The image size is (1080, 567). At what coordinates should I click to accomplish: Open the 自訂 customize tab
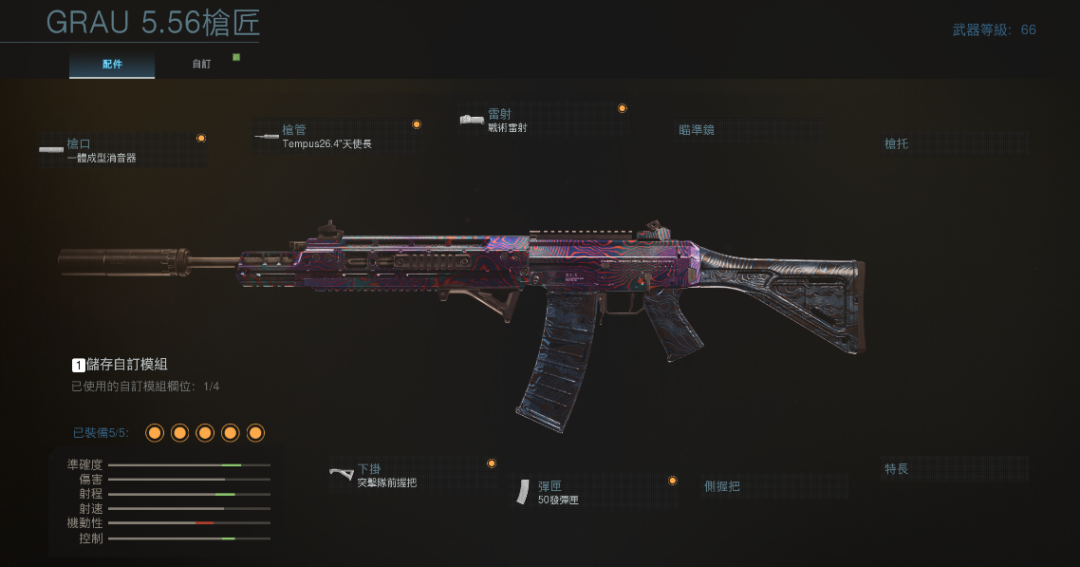(x=202, y=64)
